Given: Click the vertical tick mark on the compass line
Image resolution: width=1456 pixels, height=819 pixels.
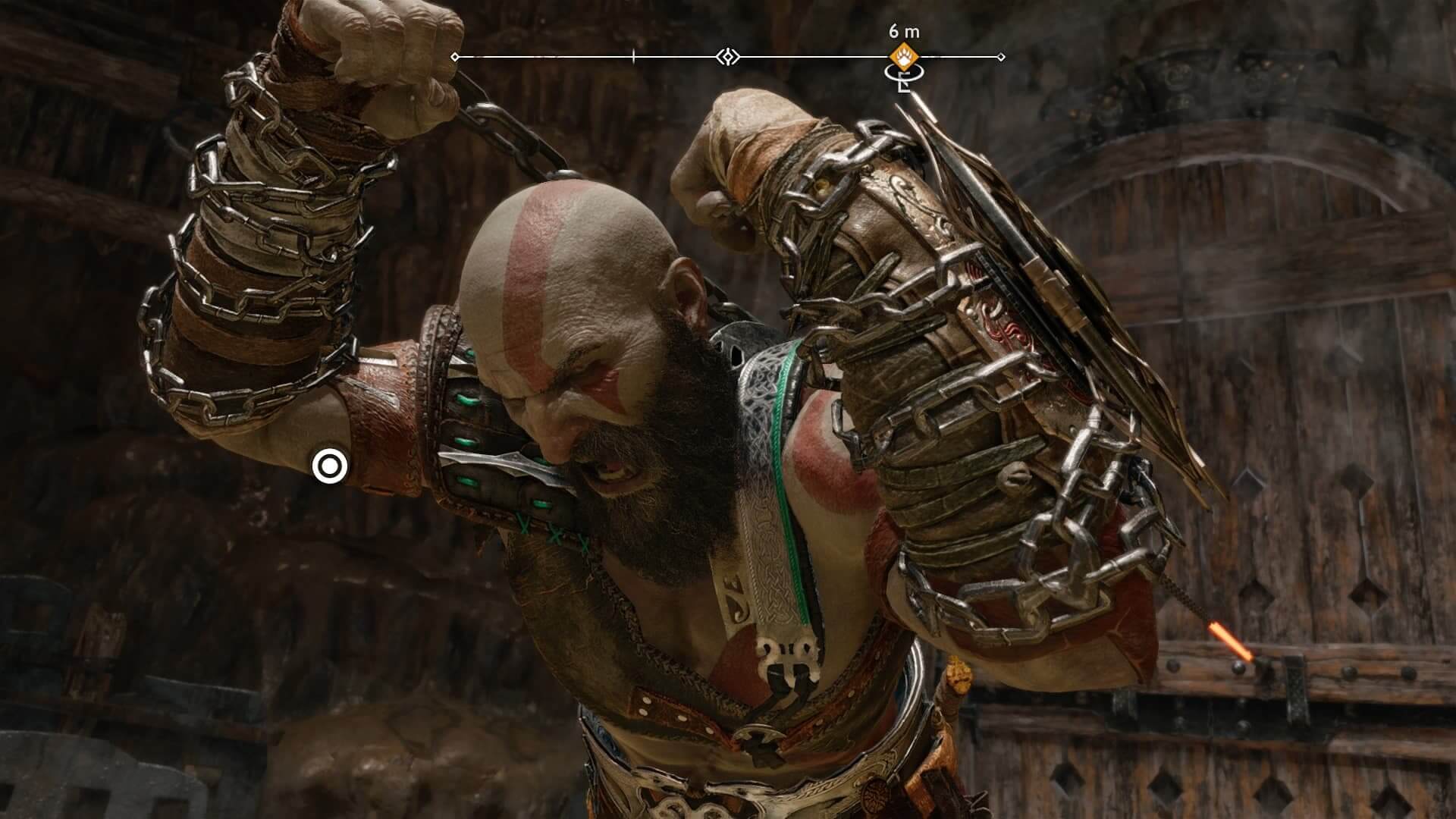Looking at the screenshot, I should (633, 55).
